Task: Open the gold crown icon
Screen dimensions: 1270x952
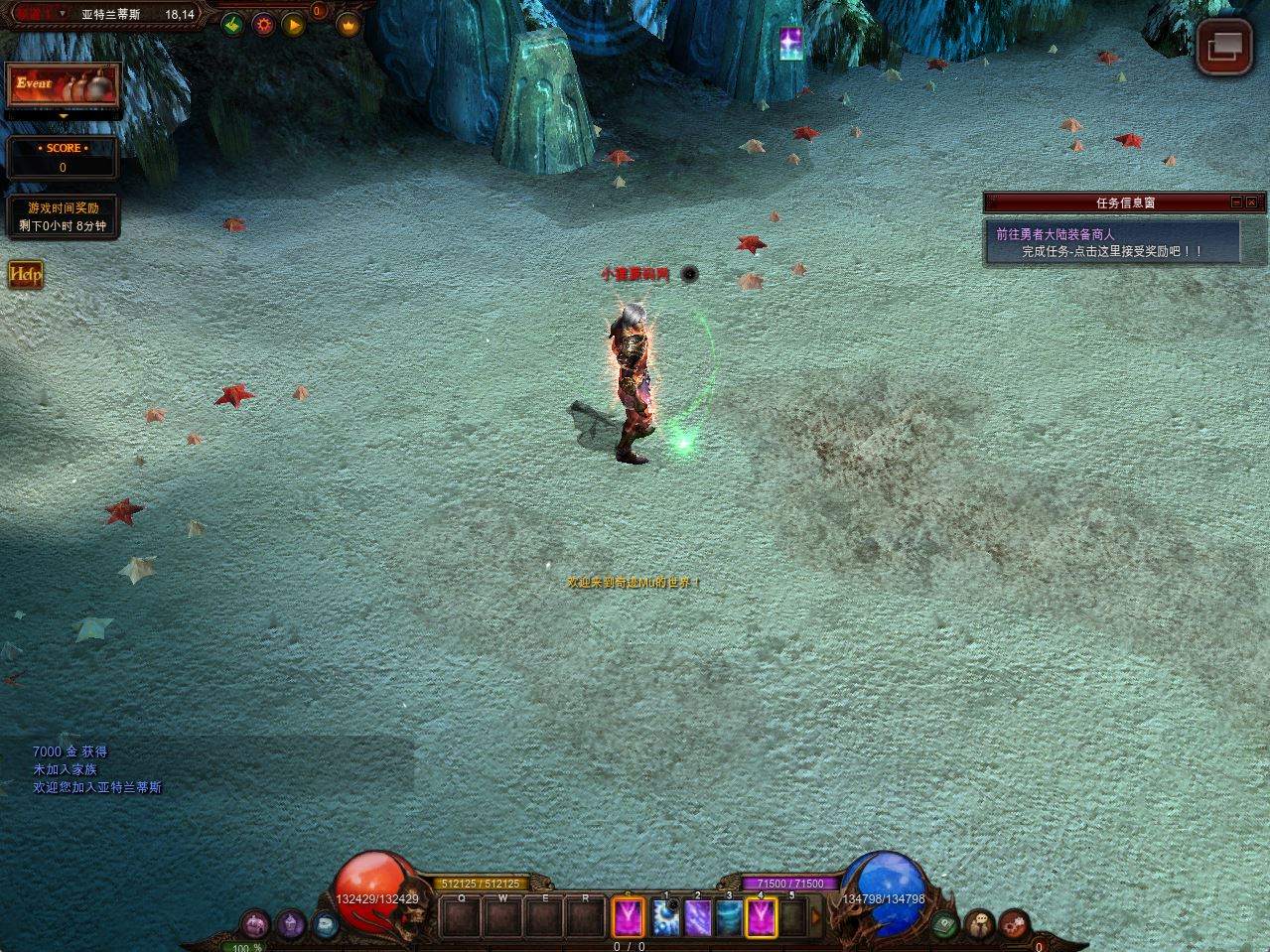Action: 348,25
